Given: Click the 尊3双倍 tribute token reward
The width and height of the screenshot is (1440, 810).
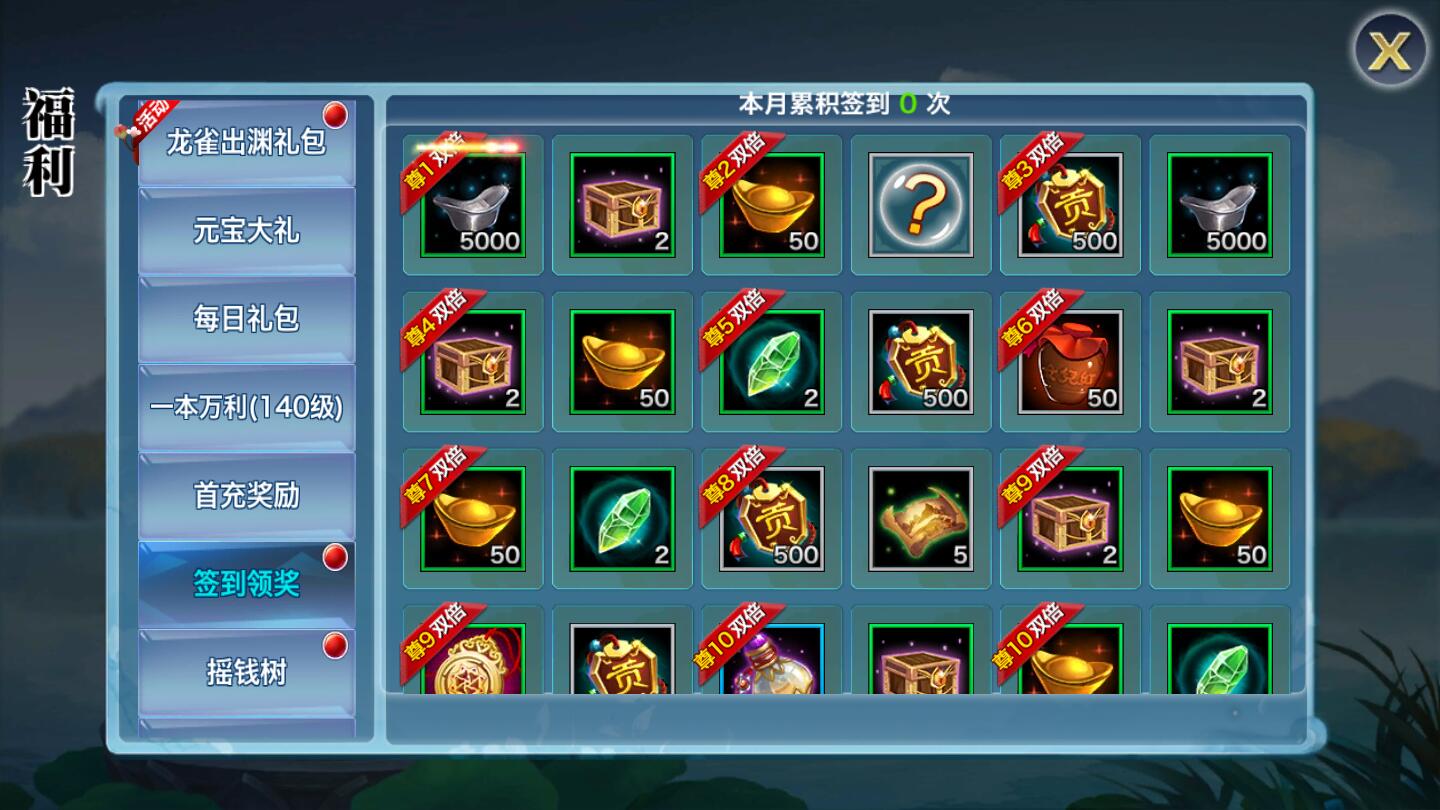Looking at the screenshot, I should click(x=1070, y=205).
